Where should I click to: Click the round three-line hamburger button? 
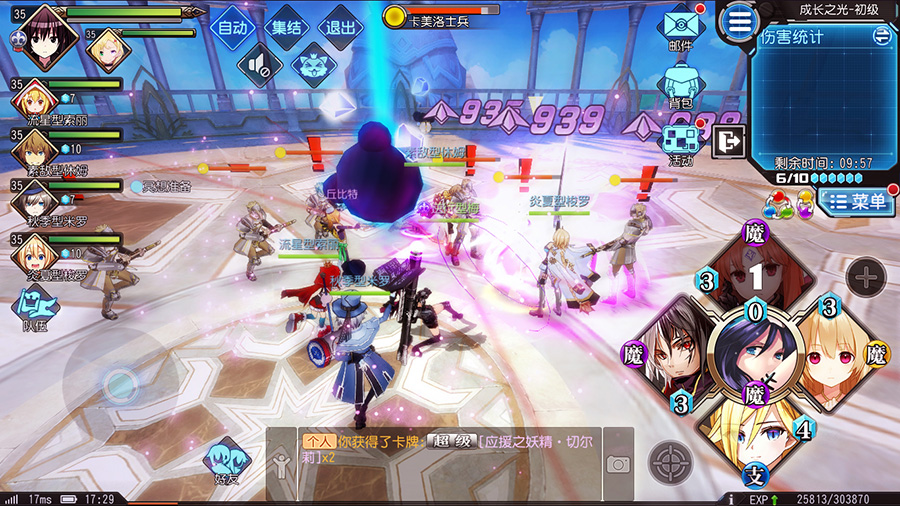pos(739,22)
